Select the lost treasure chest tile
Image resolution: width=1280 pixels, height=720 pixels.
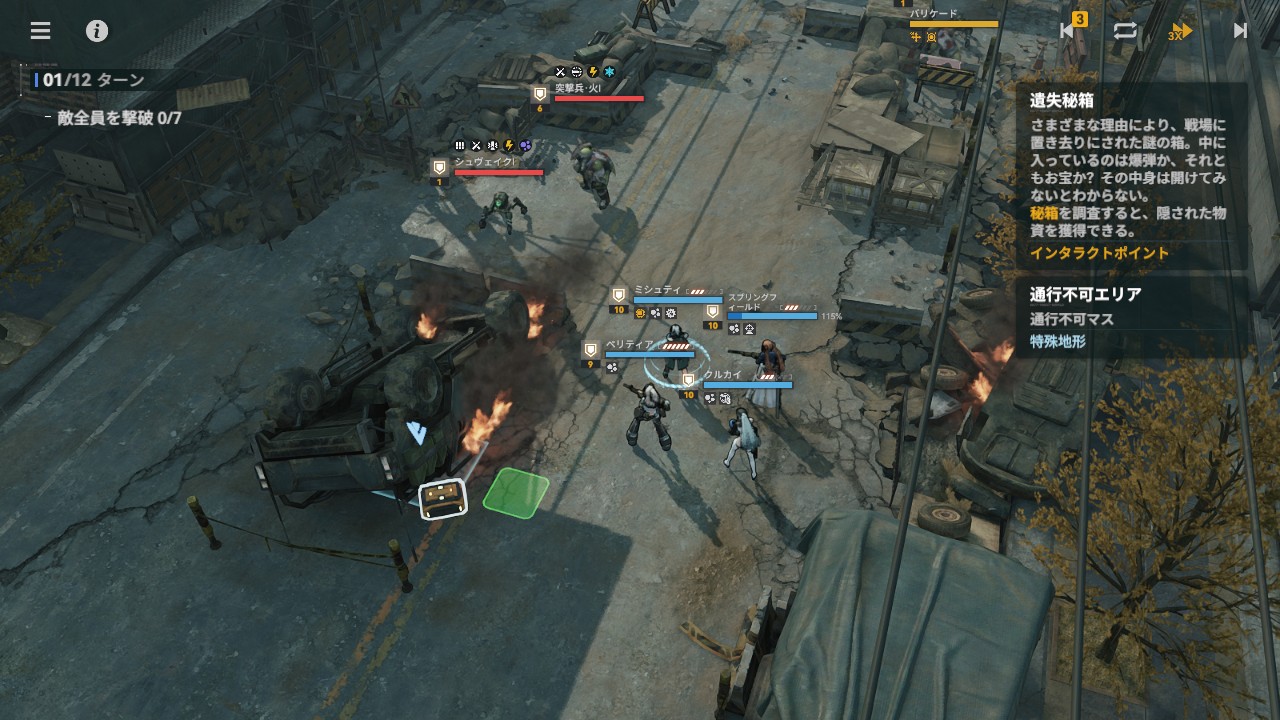443,498
